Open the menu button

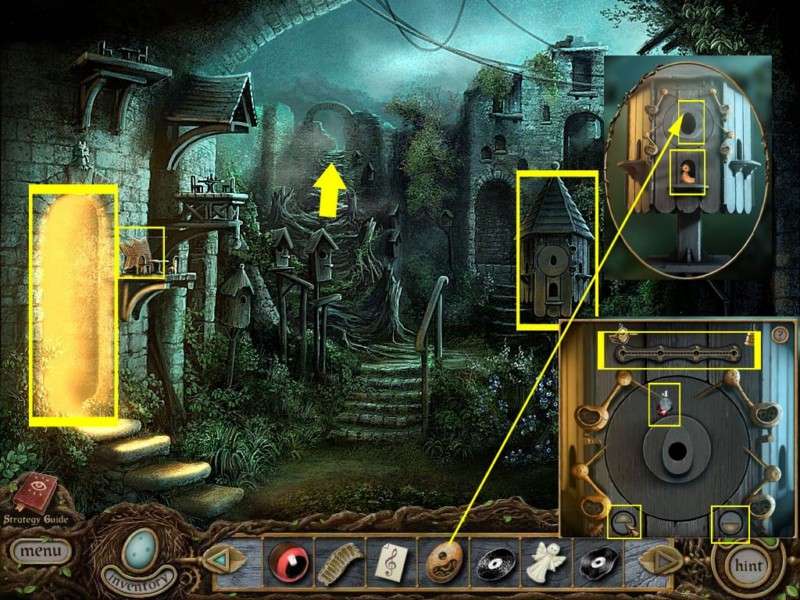coord(41,550)
